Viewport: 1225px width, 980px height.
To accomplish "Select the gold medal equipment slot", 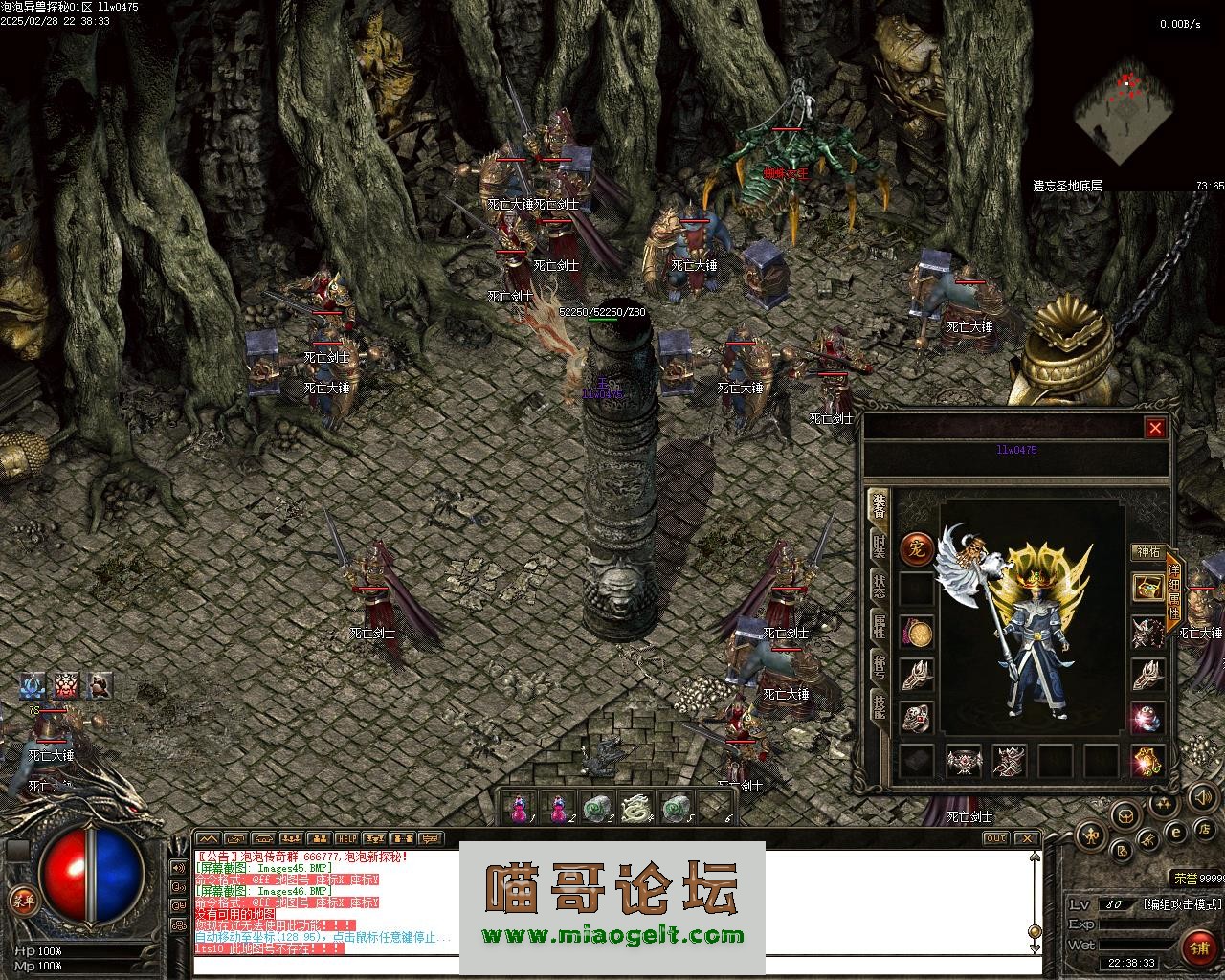I will point(917,633).
